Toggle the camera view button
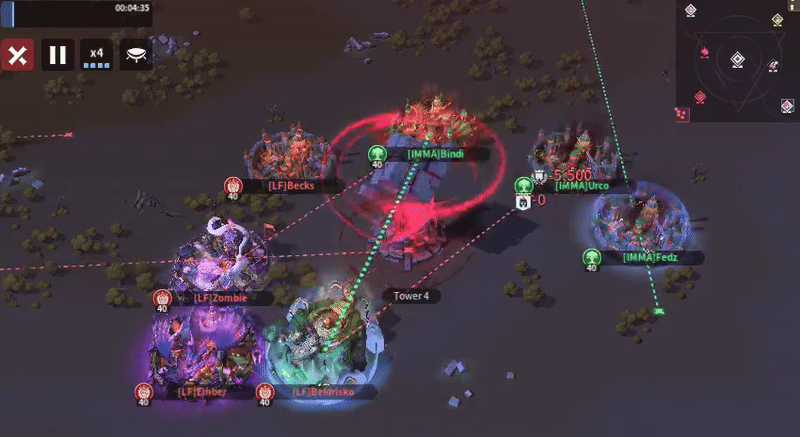 (x=136, y=55)
